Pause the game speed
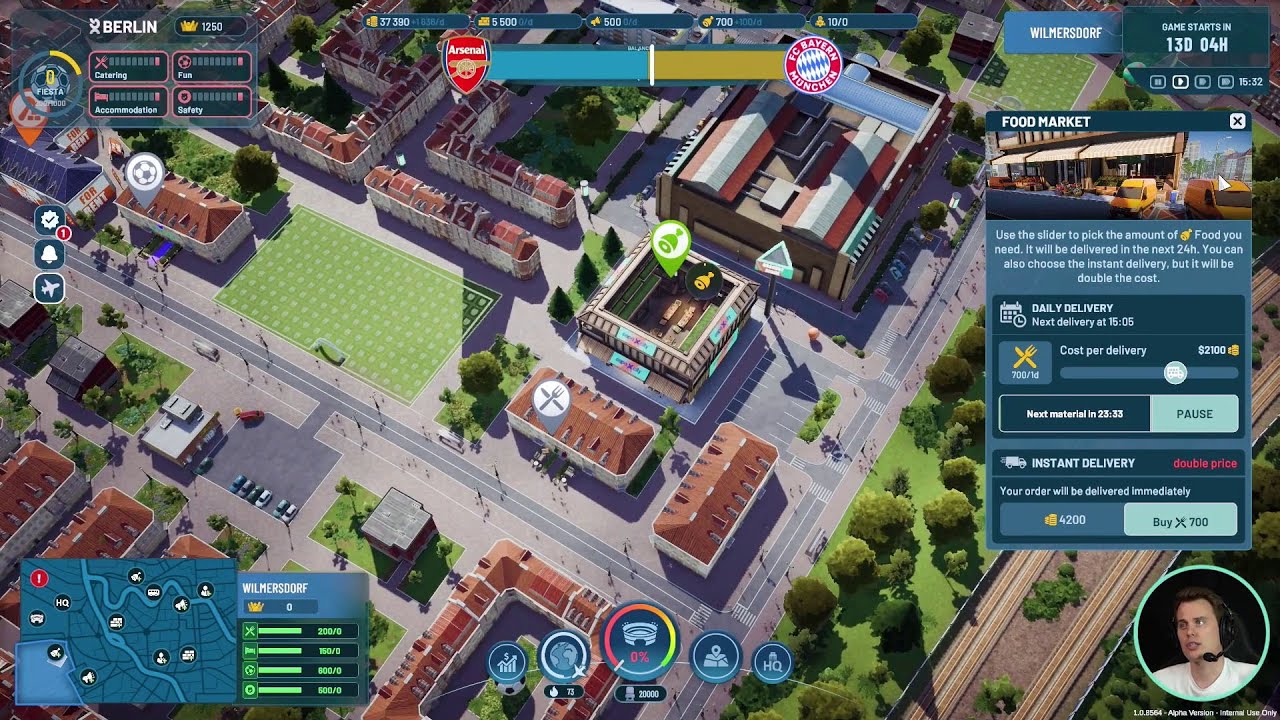Screen dimensions: 1280x720 pos(1159,82)
